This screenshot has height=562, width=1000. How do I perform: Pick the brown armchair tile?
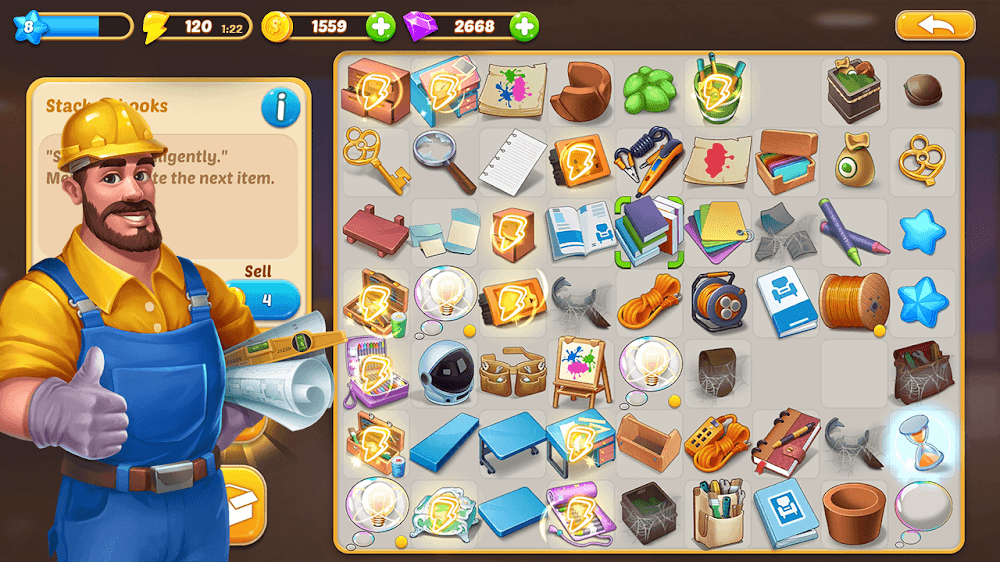pos(580,90)
